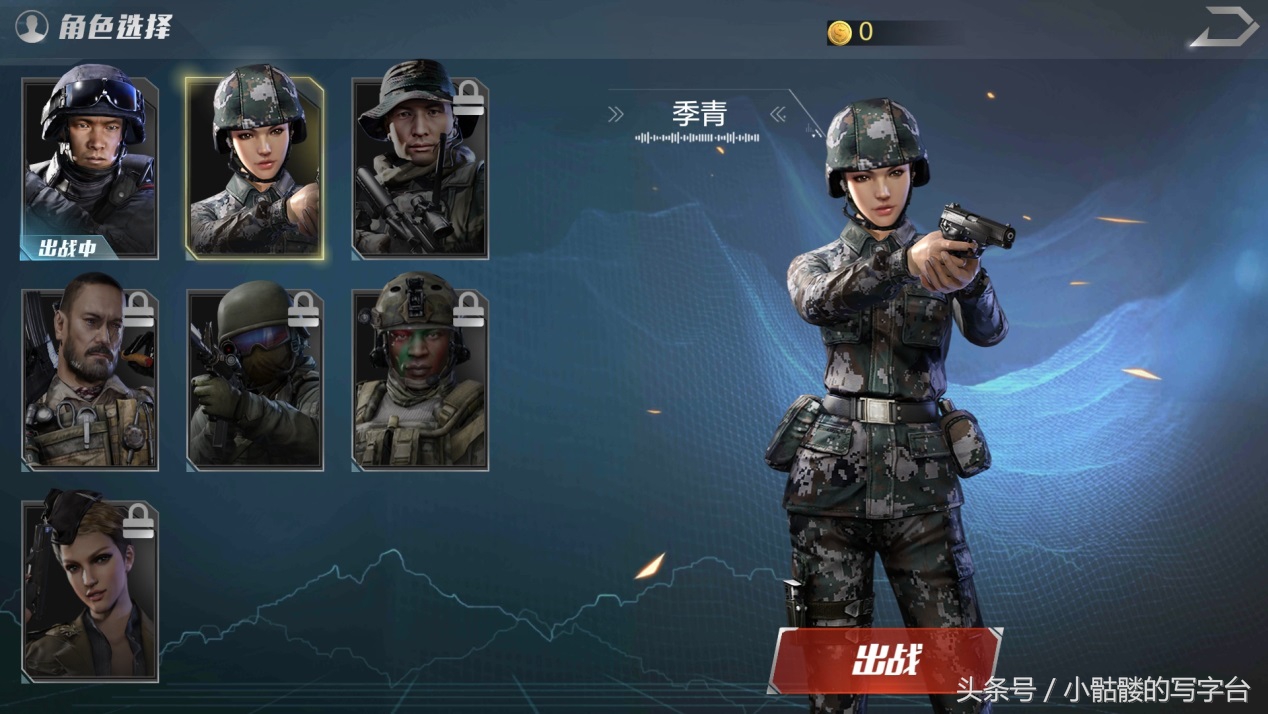Select the locked short-haired blonde woman character

point(90,590)
